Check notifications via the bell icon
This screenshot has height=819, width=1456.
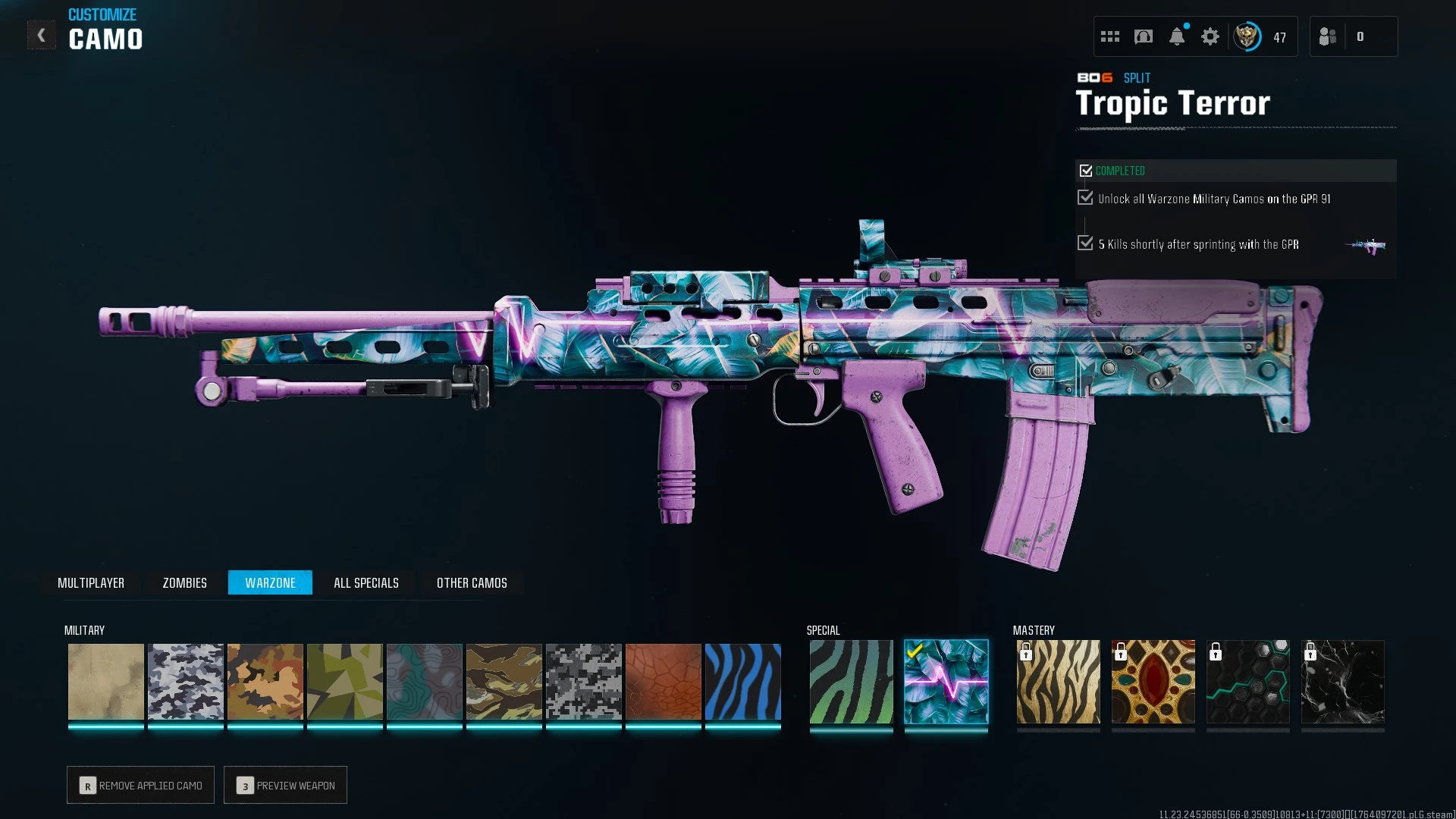click(x=1177, y=36)
